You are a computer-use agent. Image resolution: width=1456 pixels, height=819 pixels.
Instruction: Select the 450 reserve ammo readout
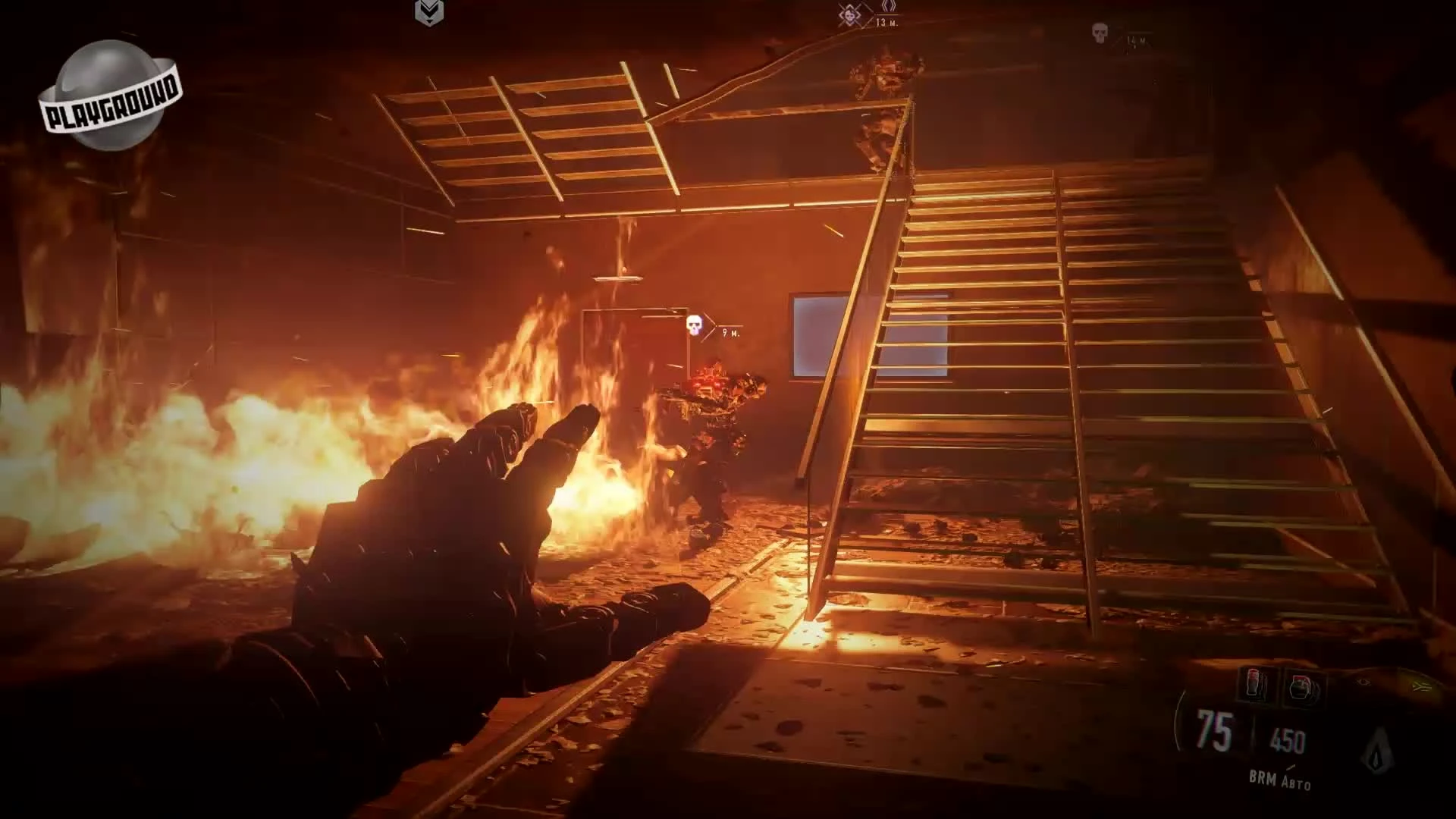point(1288,742)
